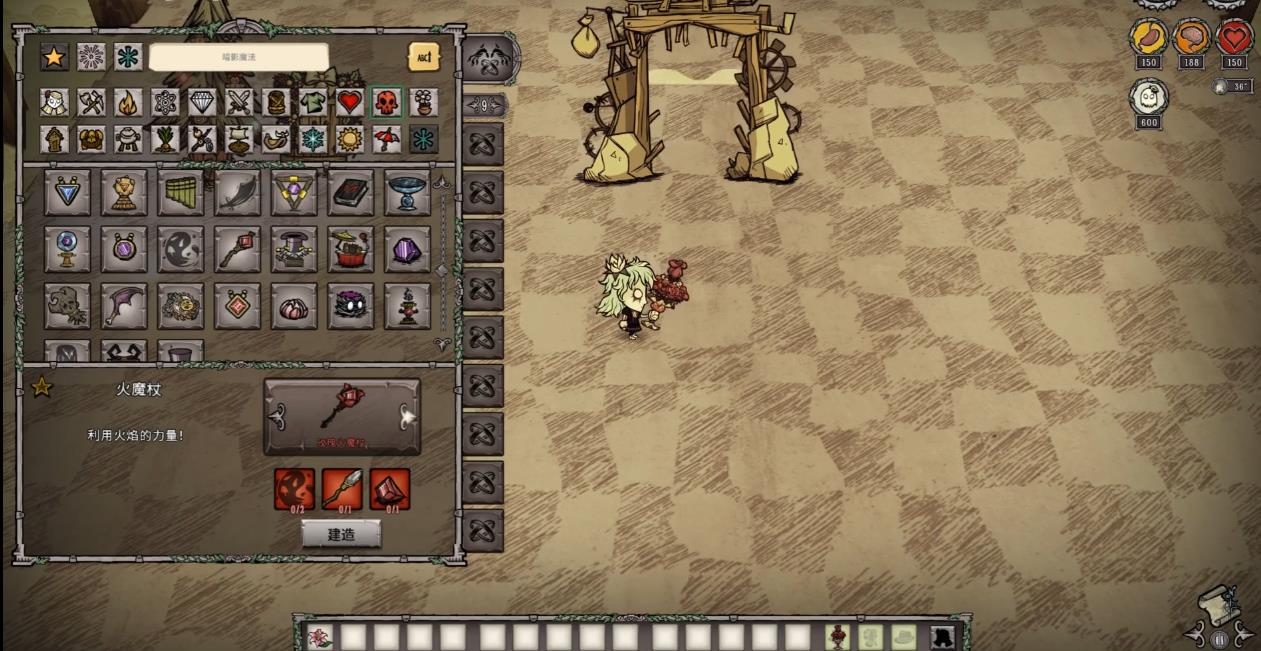Focus the crafting search box
The width and height of the screenshot is (1261, 651).
pyautogui.click(x=238, y=57)
